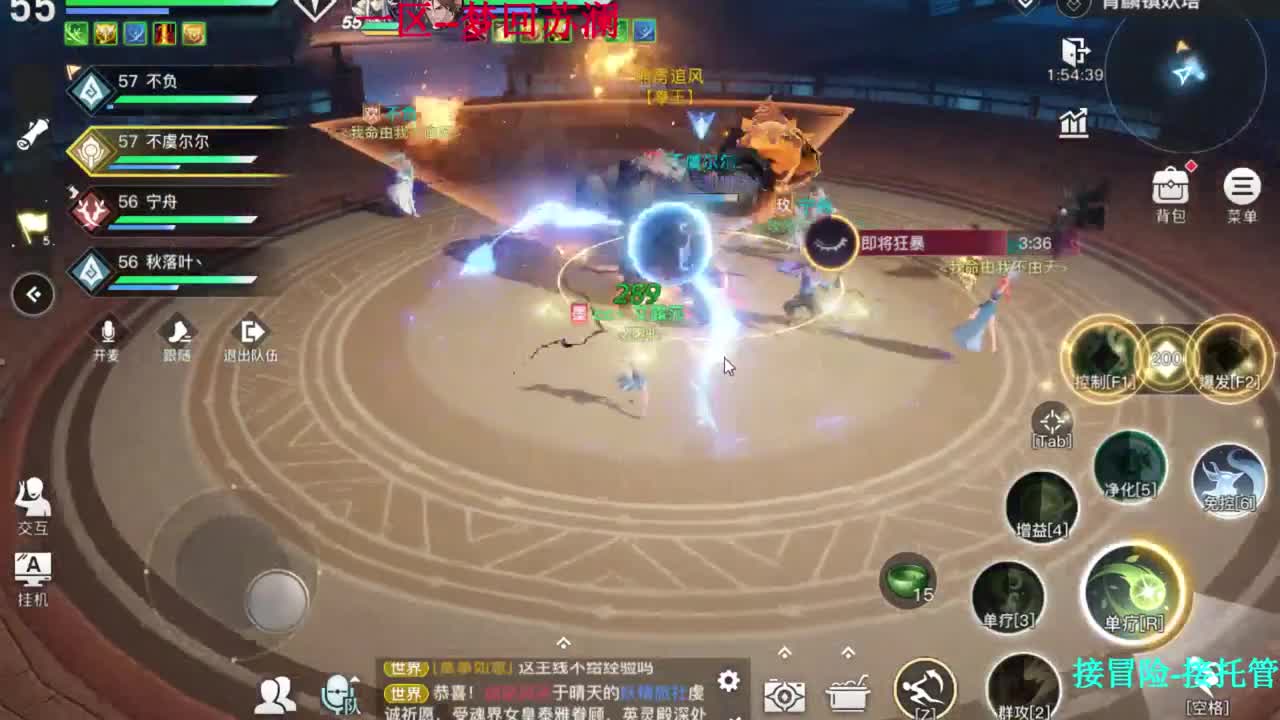Click the camera screenshot icon near chat
Screen dimensions: 1280x720
click(785, 697)
